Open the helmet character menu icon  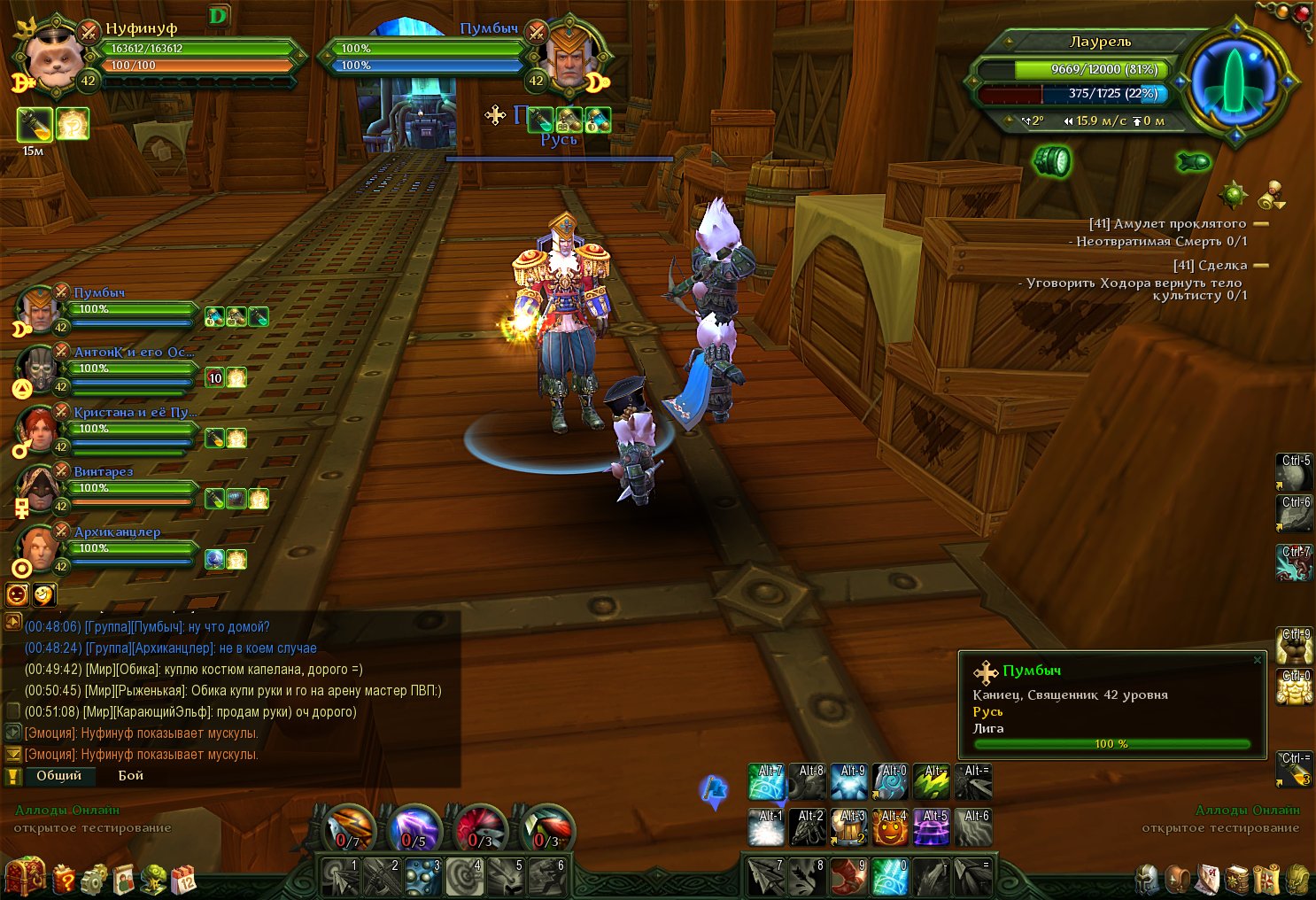click(x=1147, y=879)
